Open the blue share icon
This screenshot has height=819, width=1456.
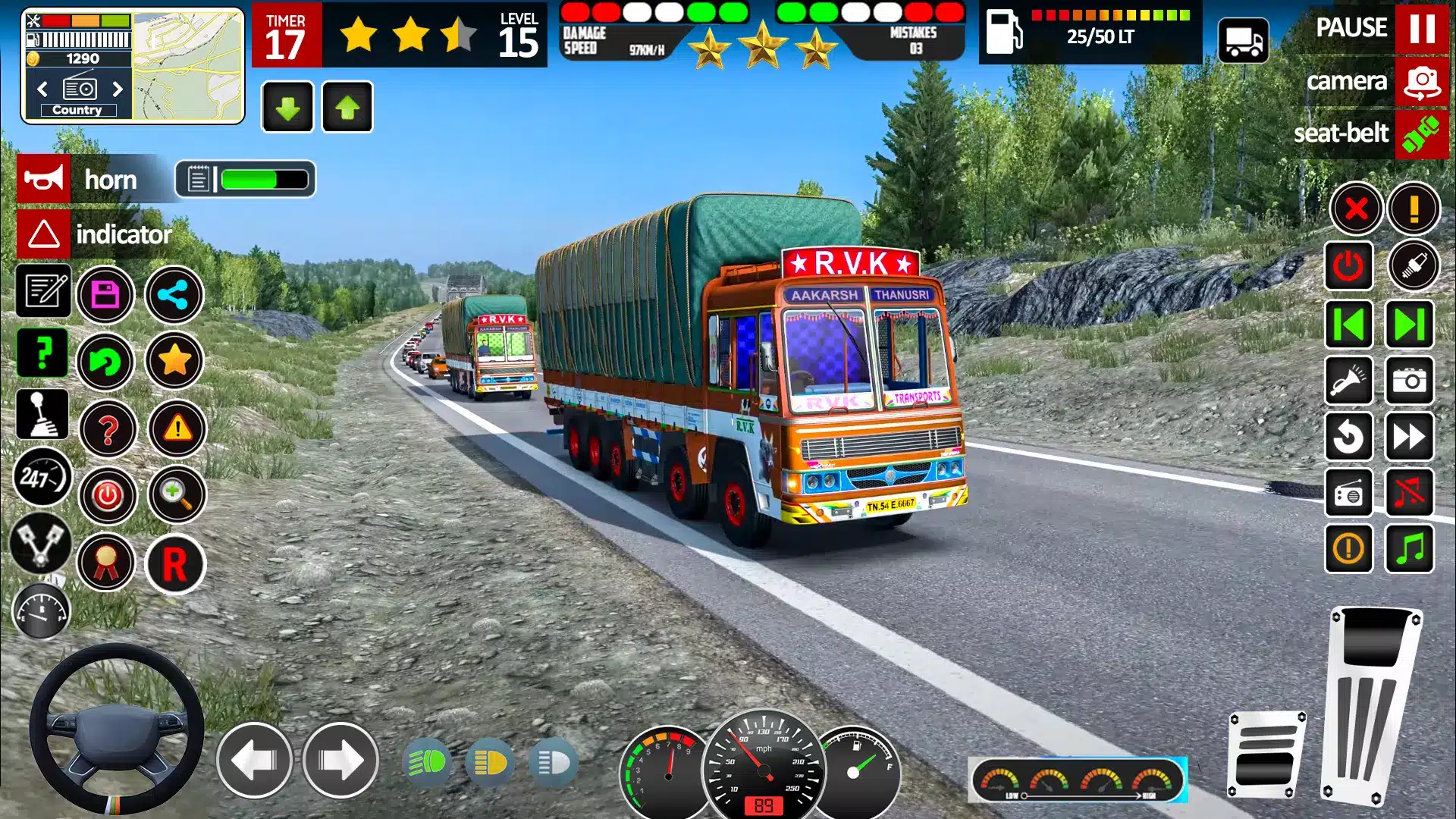pos(174,295)
